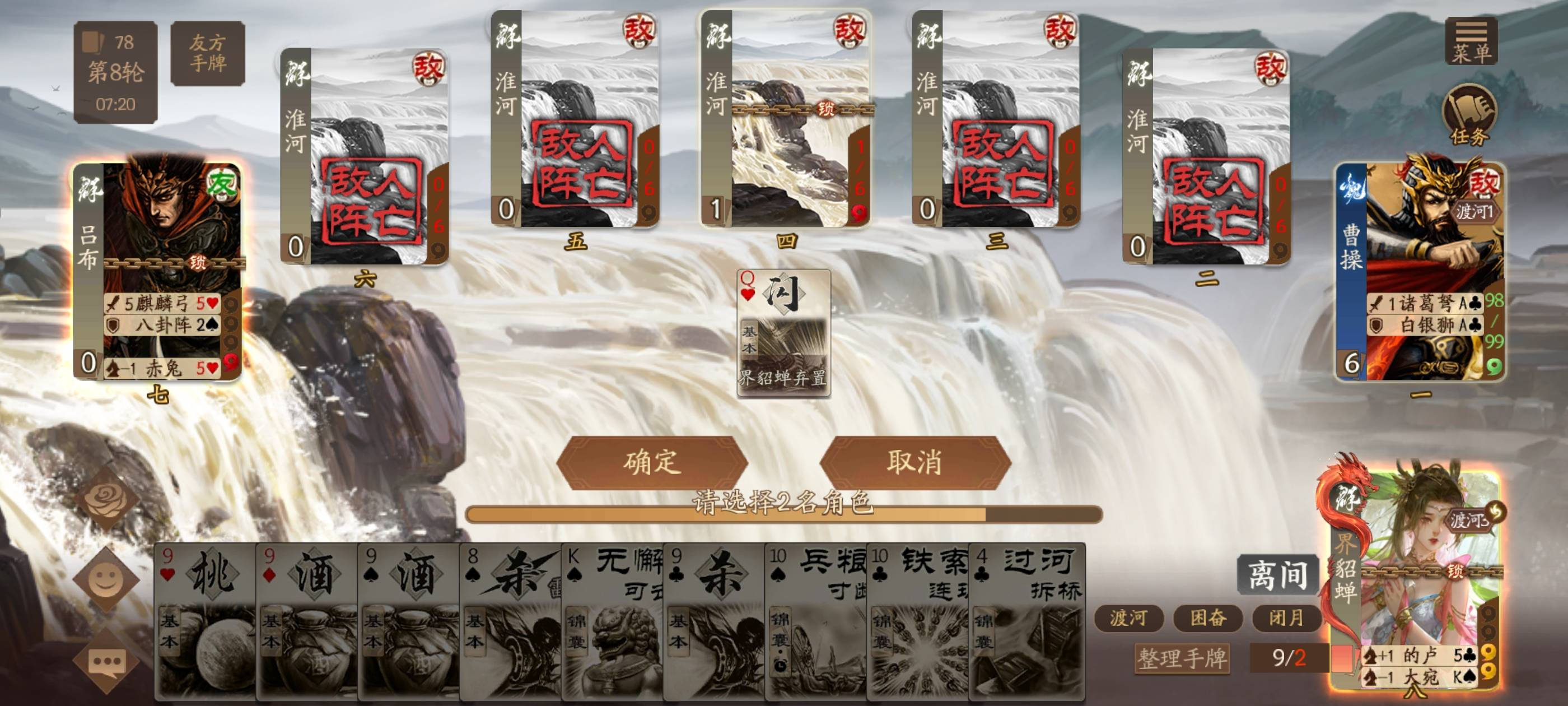
Task: Choose the 9 of diamonds 酒 card
Action: pyautogui.click(x=307, y=621)
